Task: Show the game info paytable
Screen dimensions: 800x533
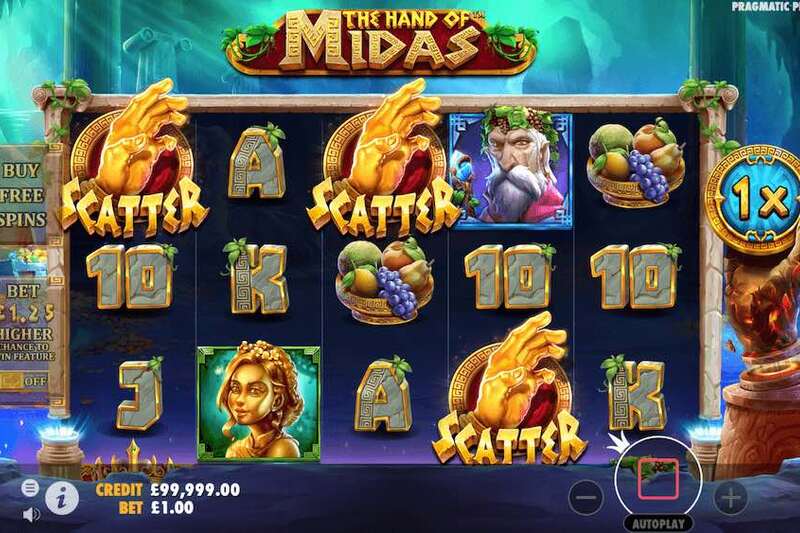Action: point(62,493)
